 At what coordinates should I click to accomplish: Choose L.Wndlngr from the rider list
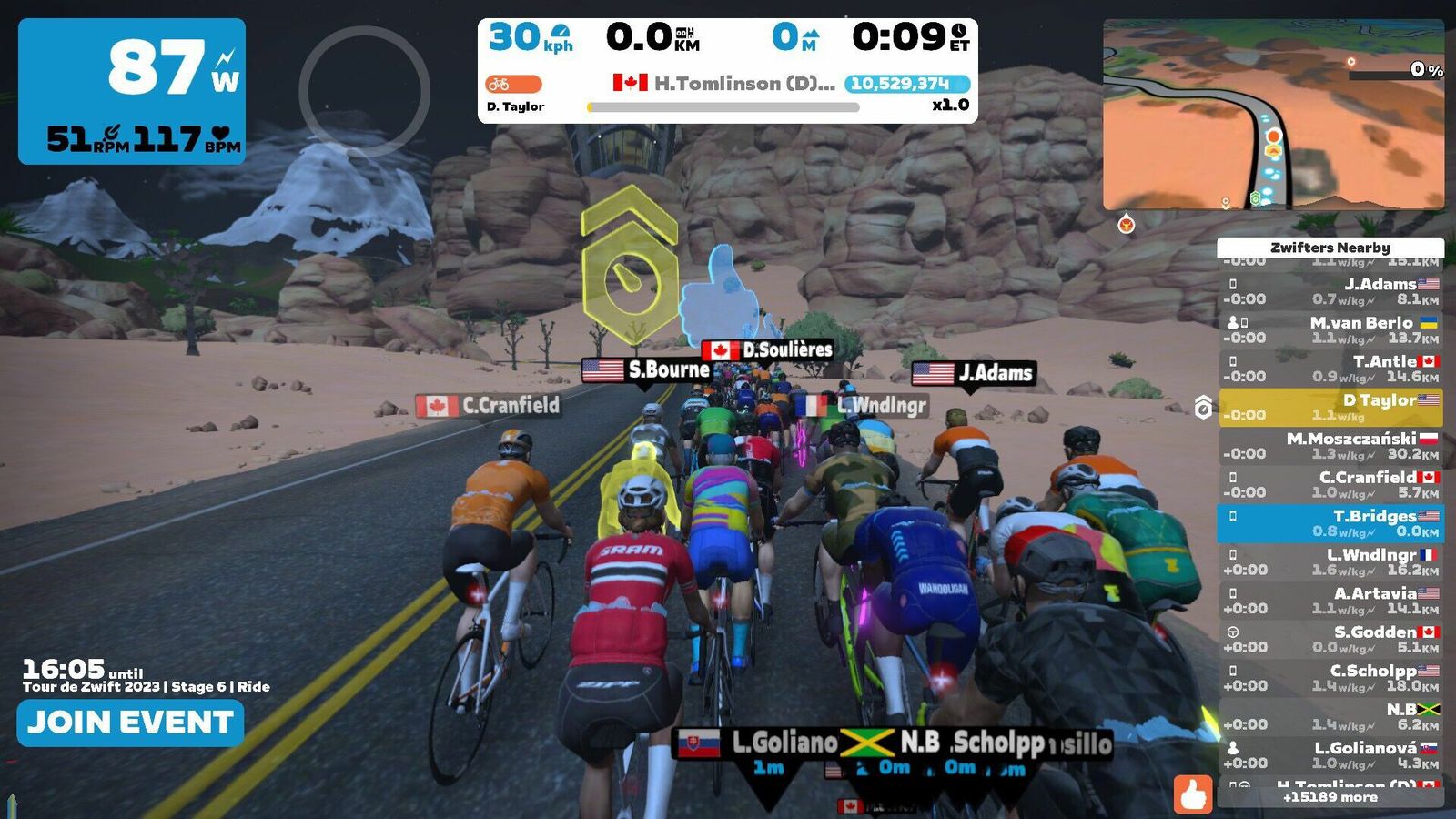click(1330, 561)
